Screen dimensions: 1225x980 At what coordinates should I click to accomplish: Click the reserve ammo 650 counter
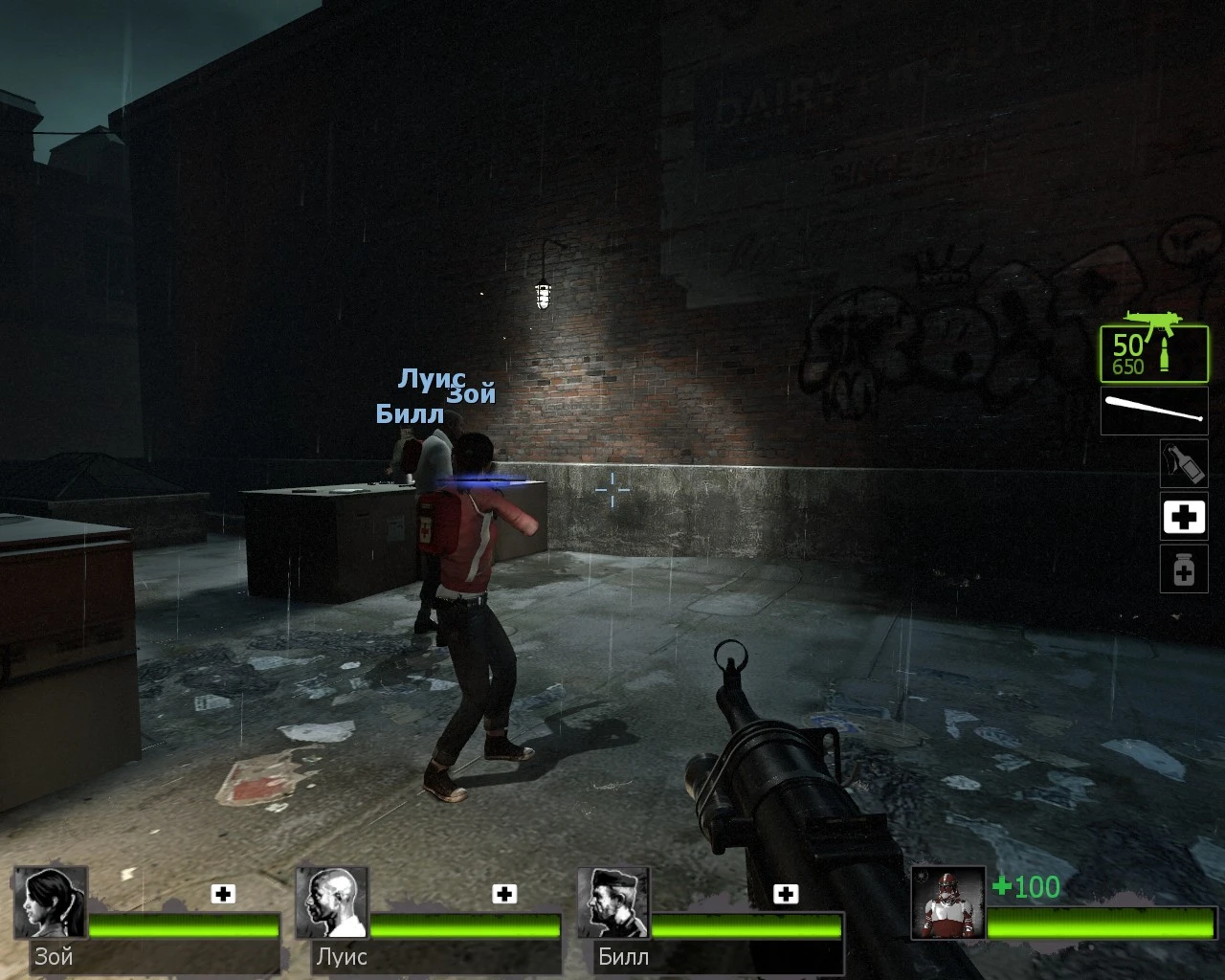1127,364
